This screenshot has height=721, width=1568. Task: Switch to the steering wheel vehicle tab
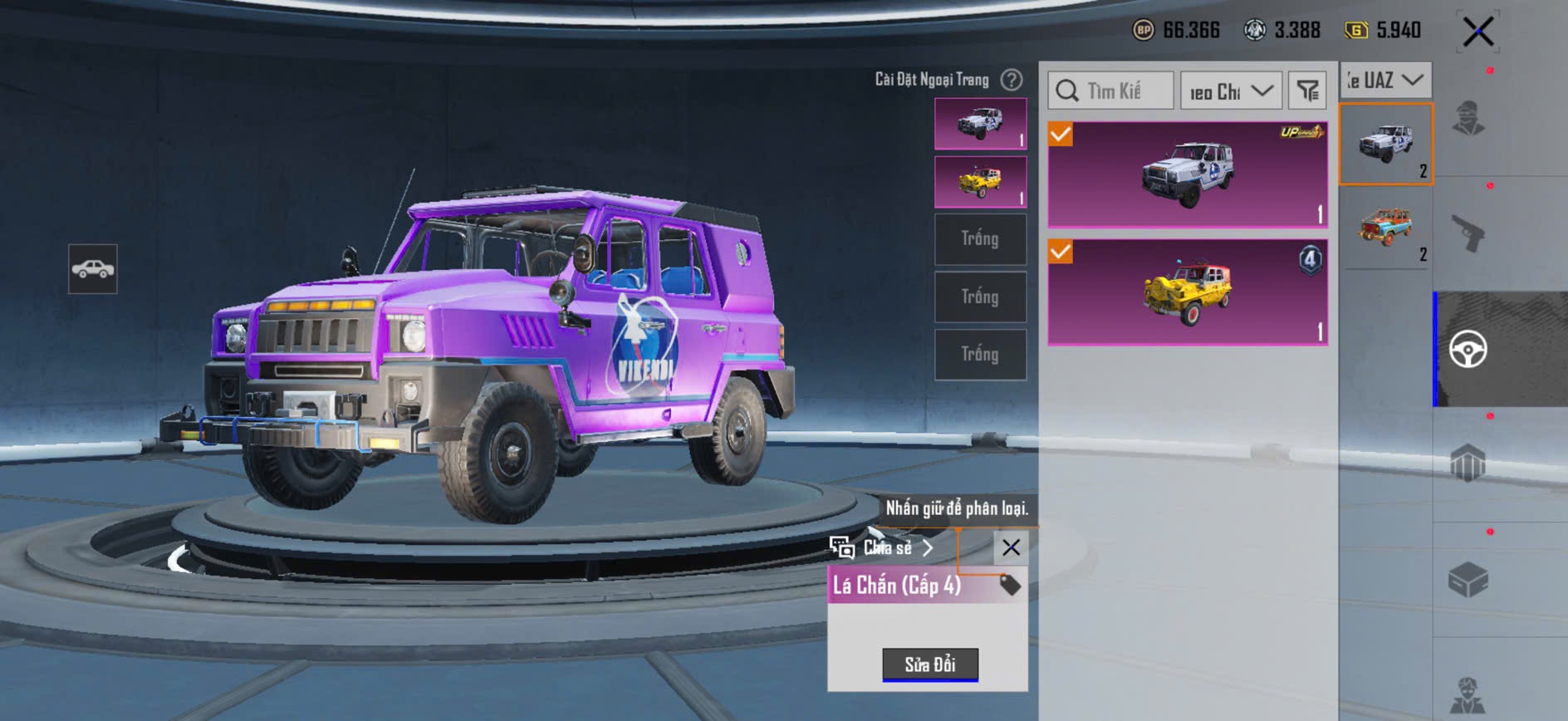click(x=1468, y=349)
